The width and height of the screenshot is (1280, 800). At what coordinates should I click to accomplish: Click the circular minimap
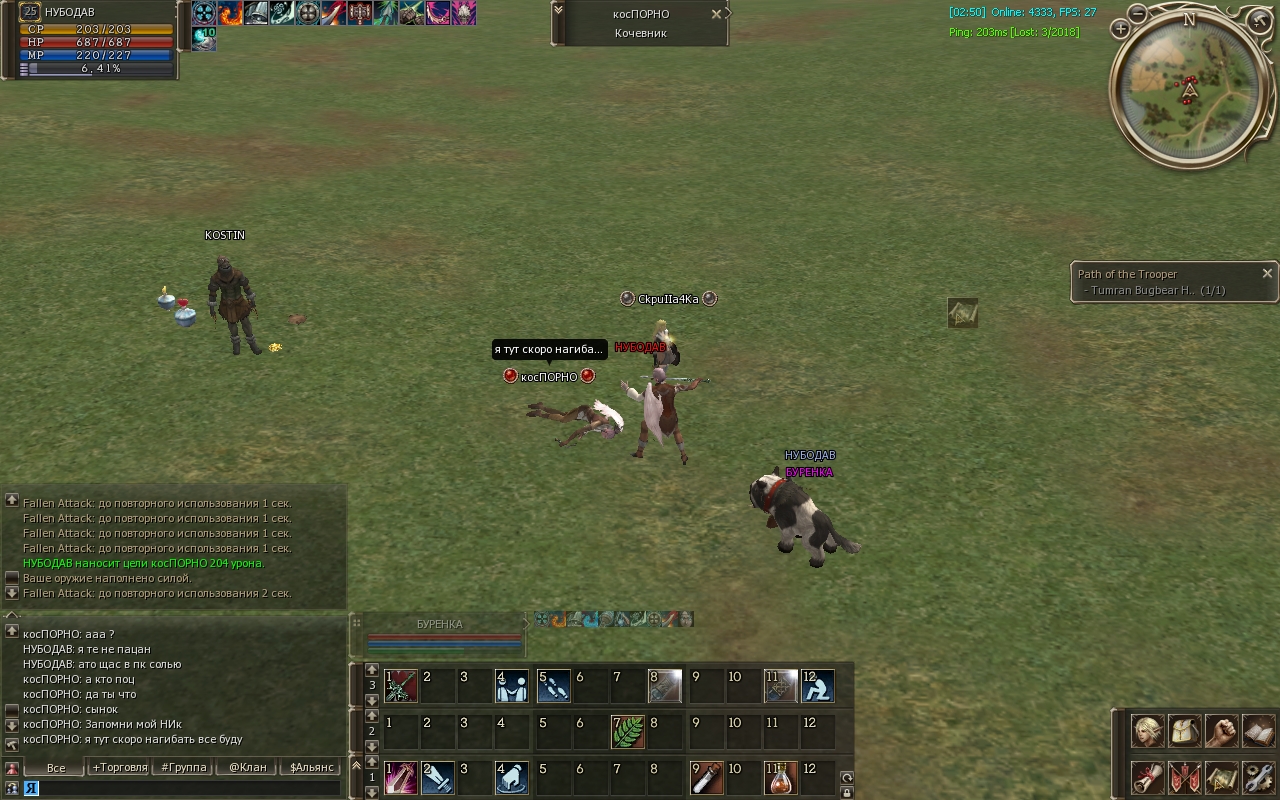pos(1188,88)
